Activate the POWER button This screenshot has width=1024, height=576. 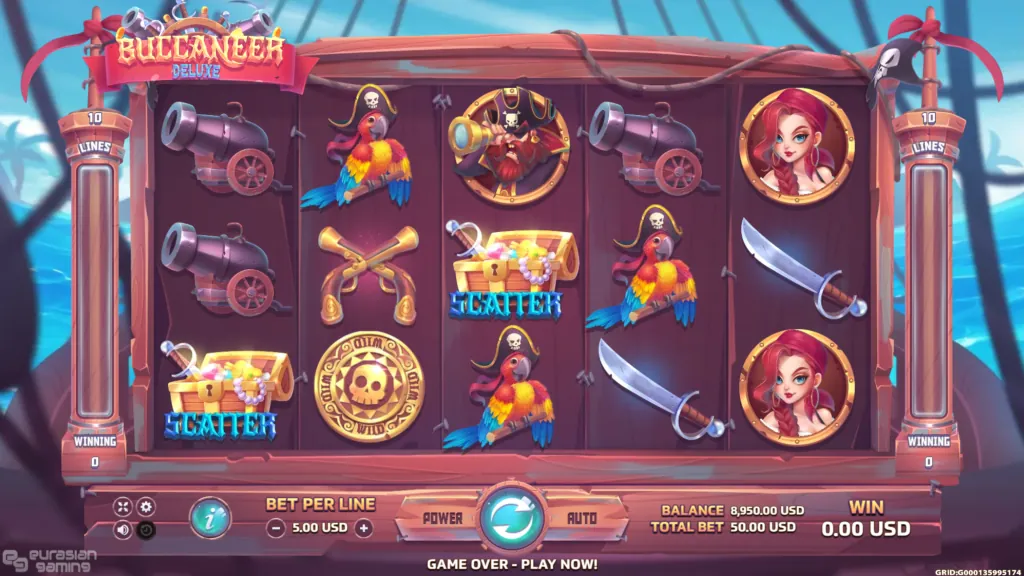[441, 519]
